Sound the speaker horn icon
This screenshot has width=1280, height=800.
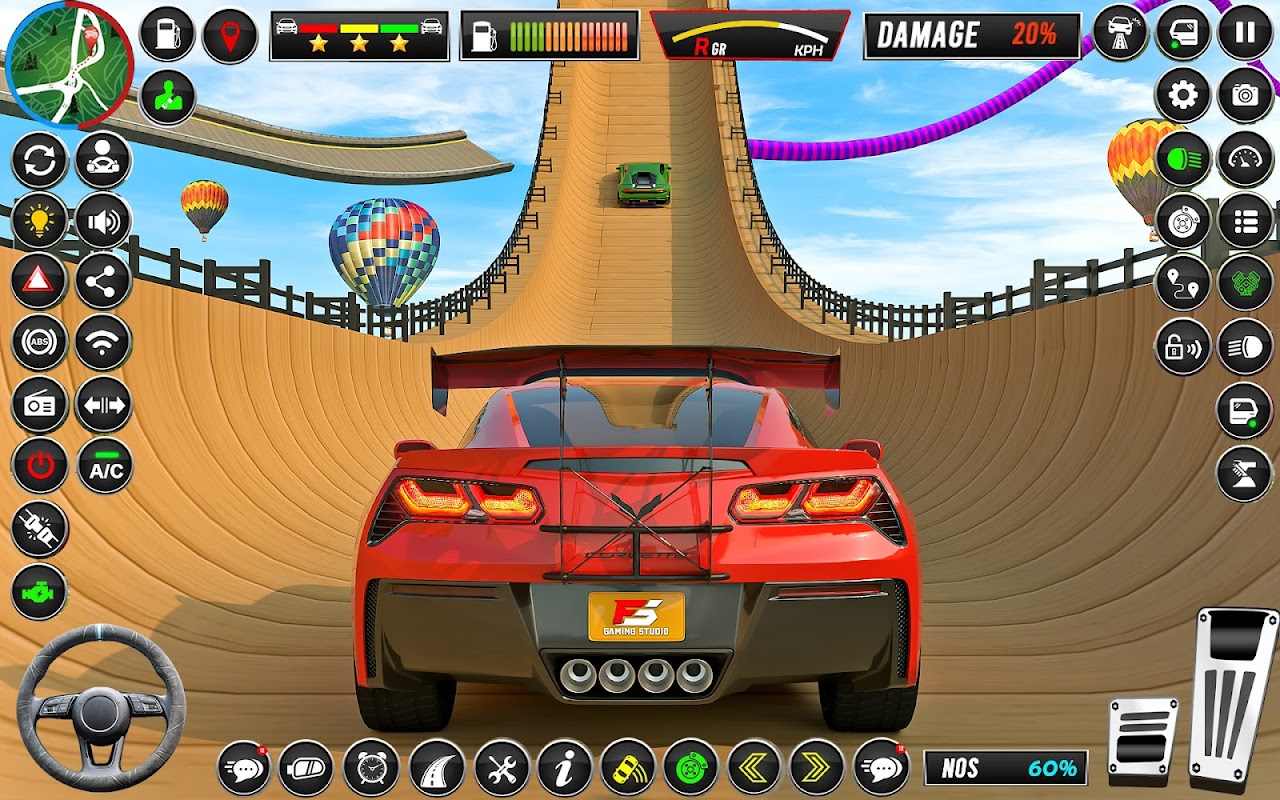point(103,220)
